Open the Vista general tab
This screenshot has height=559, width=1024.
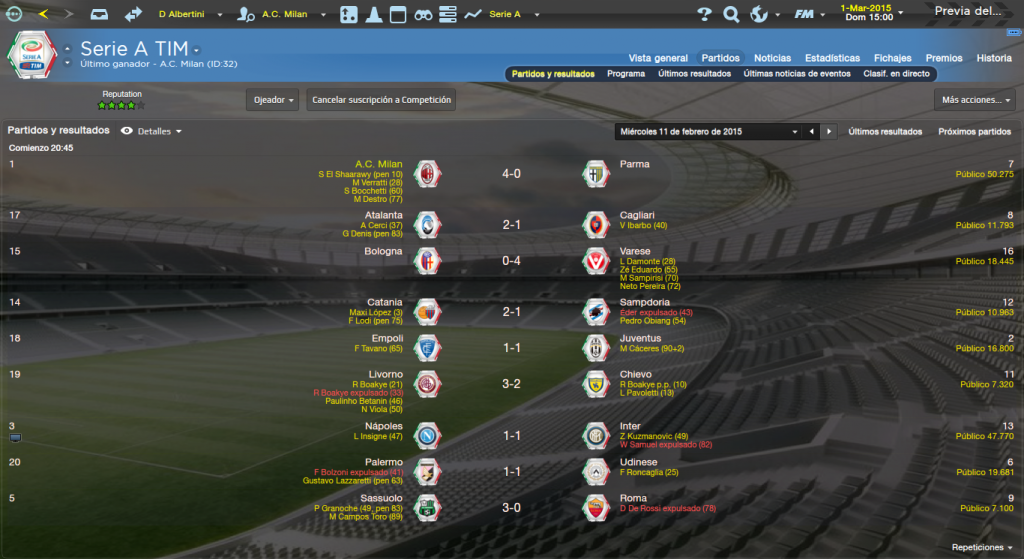pyautogui.click(x=658, y=58)
